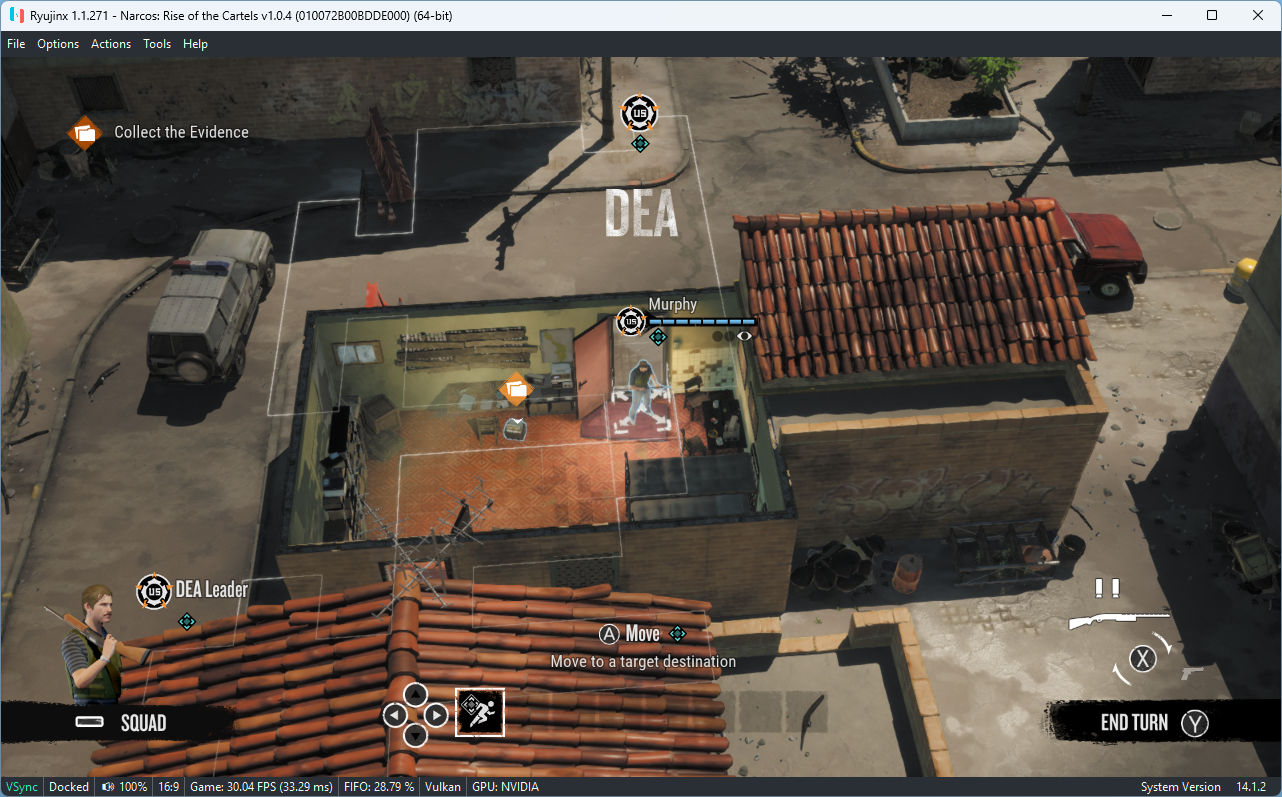The height and width of the screenshot is (797, 1282).
Task: Click the Murphy DEA unit badge
Action: click(x=630, y=321)
